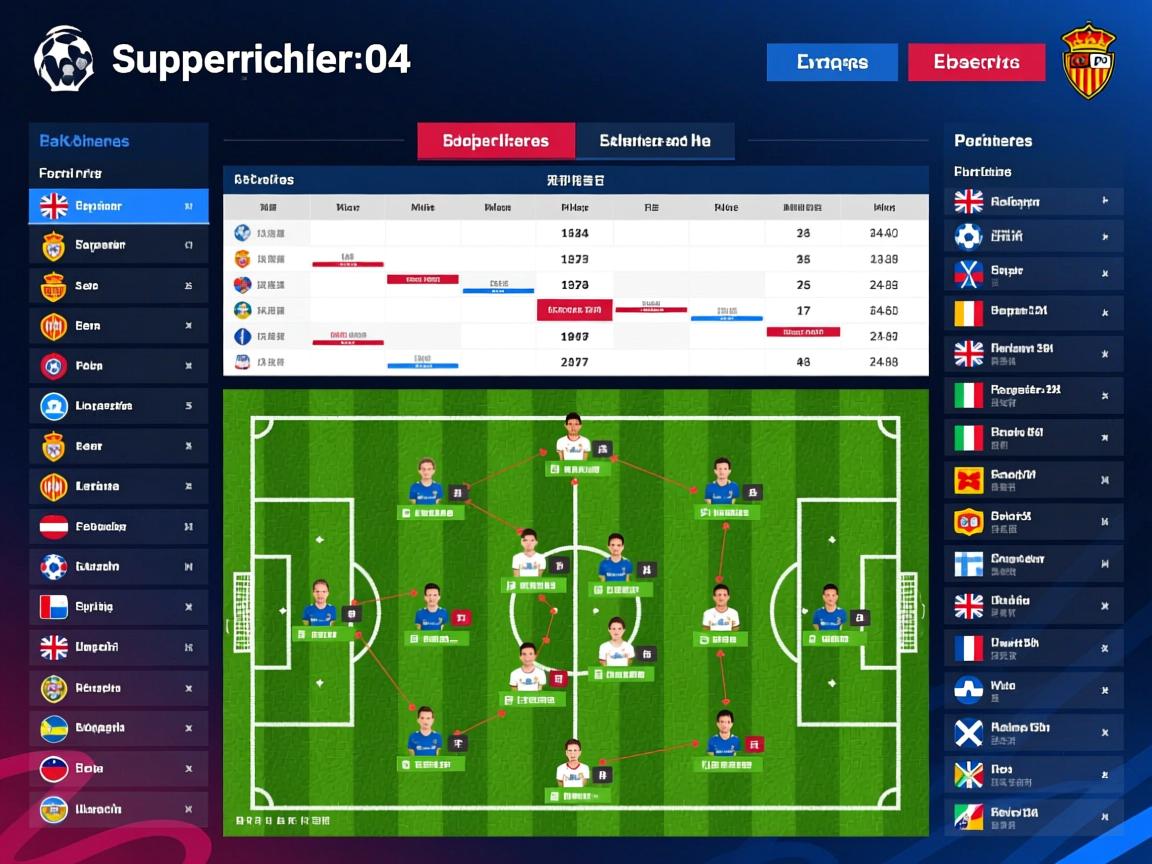
Task: Switch to the dark tab above the table
Action: (655, 141)
